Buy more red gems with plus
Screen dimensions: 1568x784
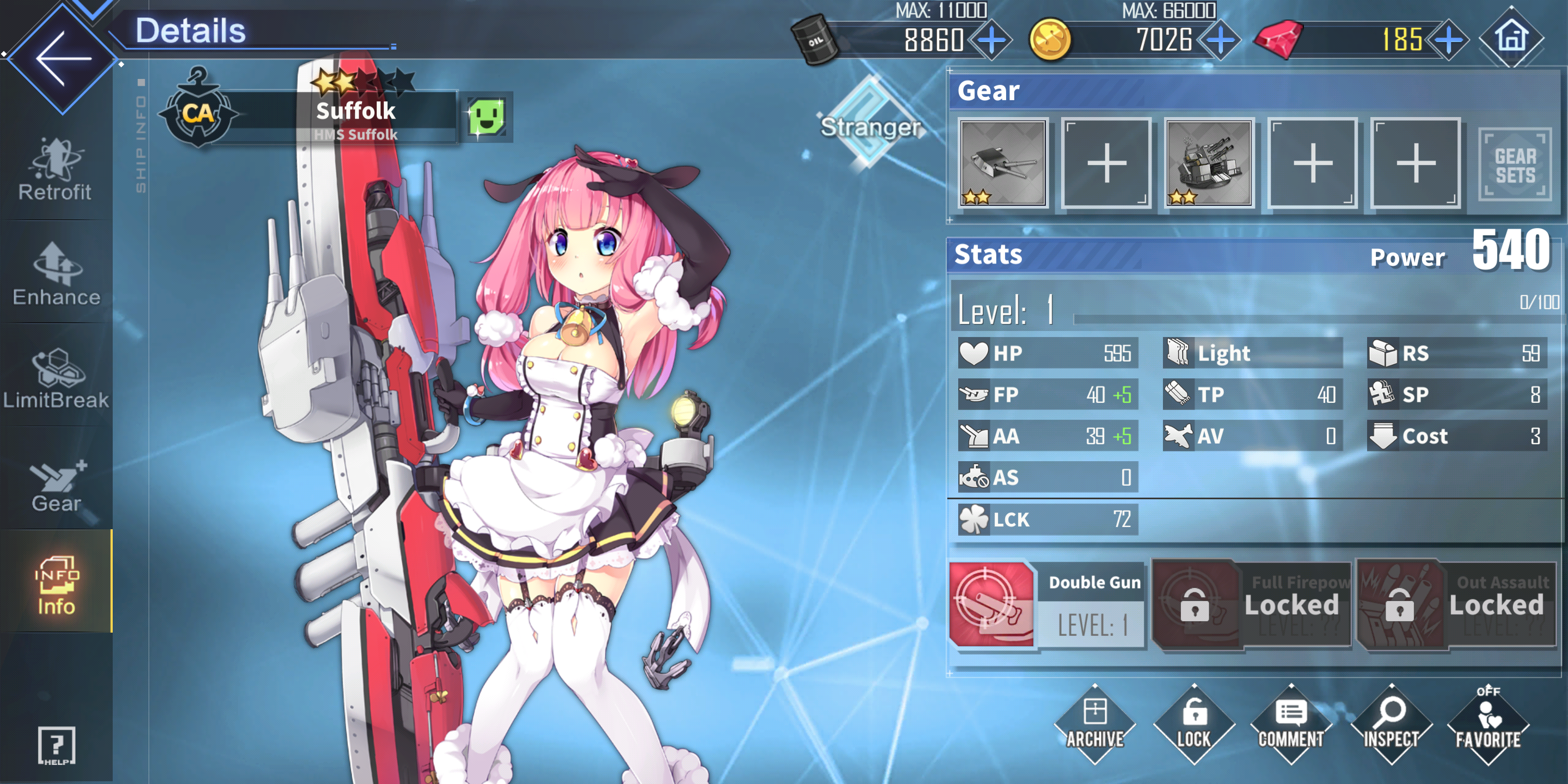(1449, 41)
